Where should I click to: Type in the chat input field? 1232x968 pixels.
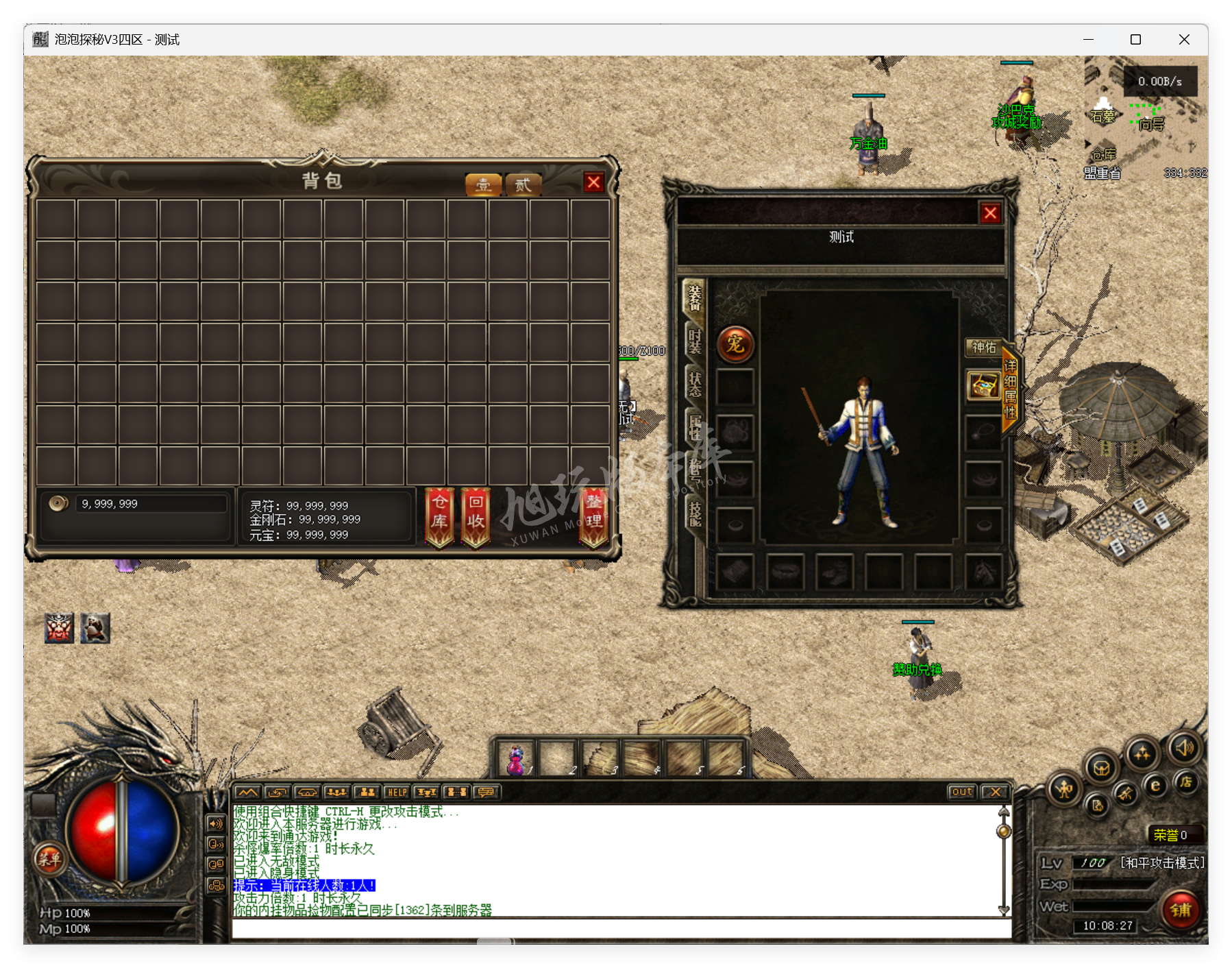coord(620,929)
